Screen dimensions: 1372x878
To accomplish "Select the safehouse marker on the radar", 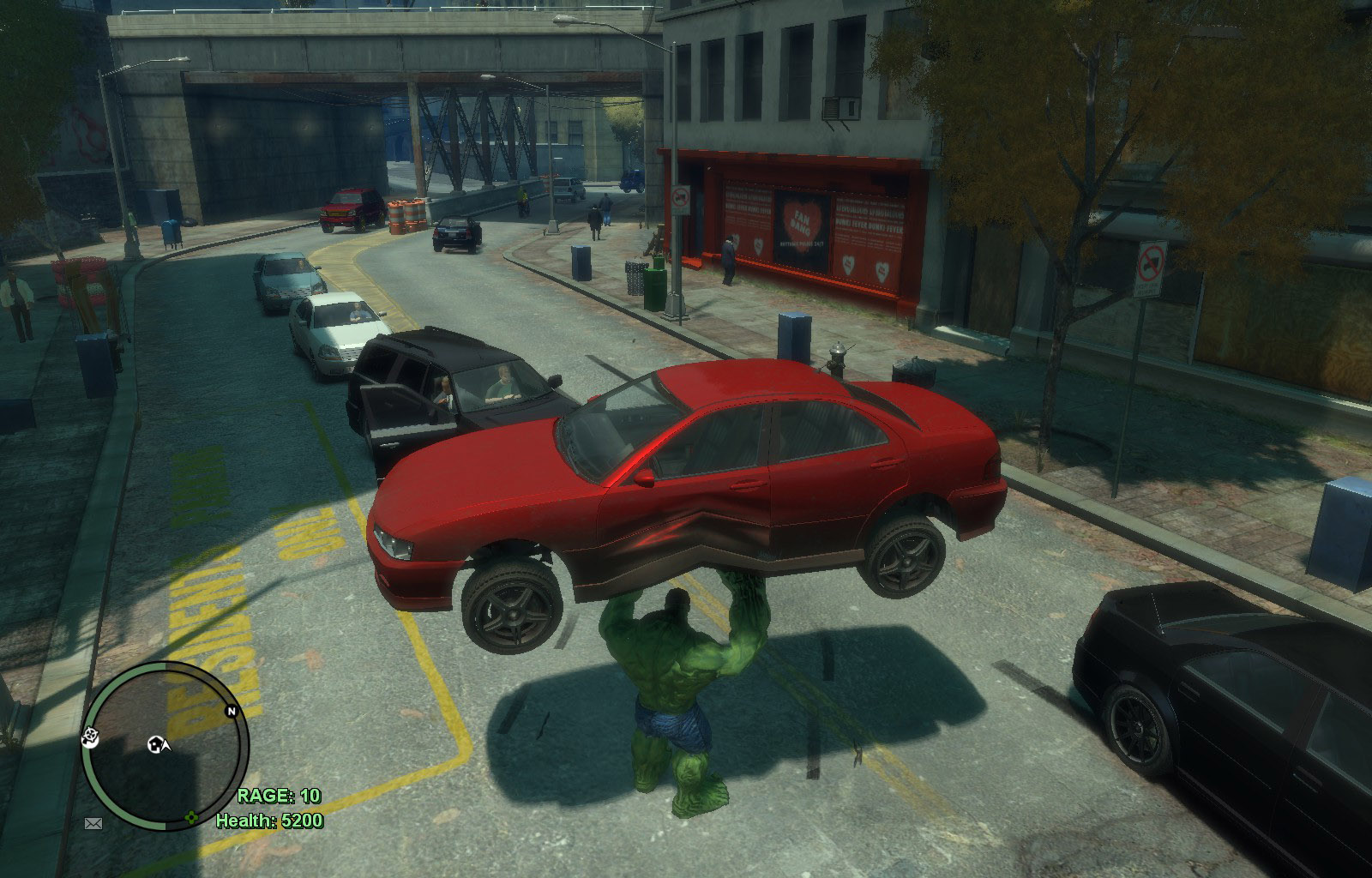I will click(157, 744).
